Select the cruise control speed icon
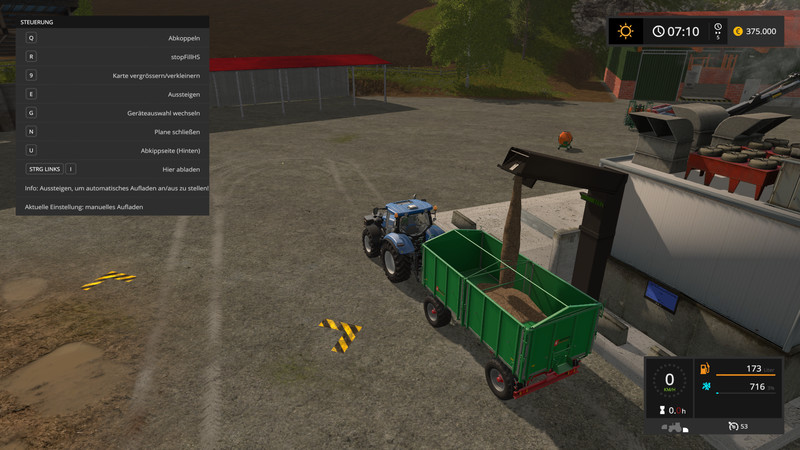The height and width of the screenshot is (450, 800). click(x=732, y=426)
